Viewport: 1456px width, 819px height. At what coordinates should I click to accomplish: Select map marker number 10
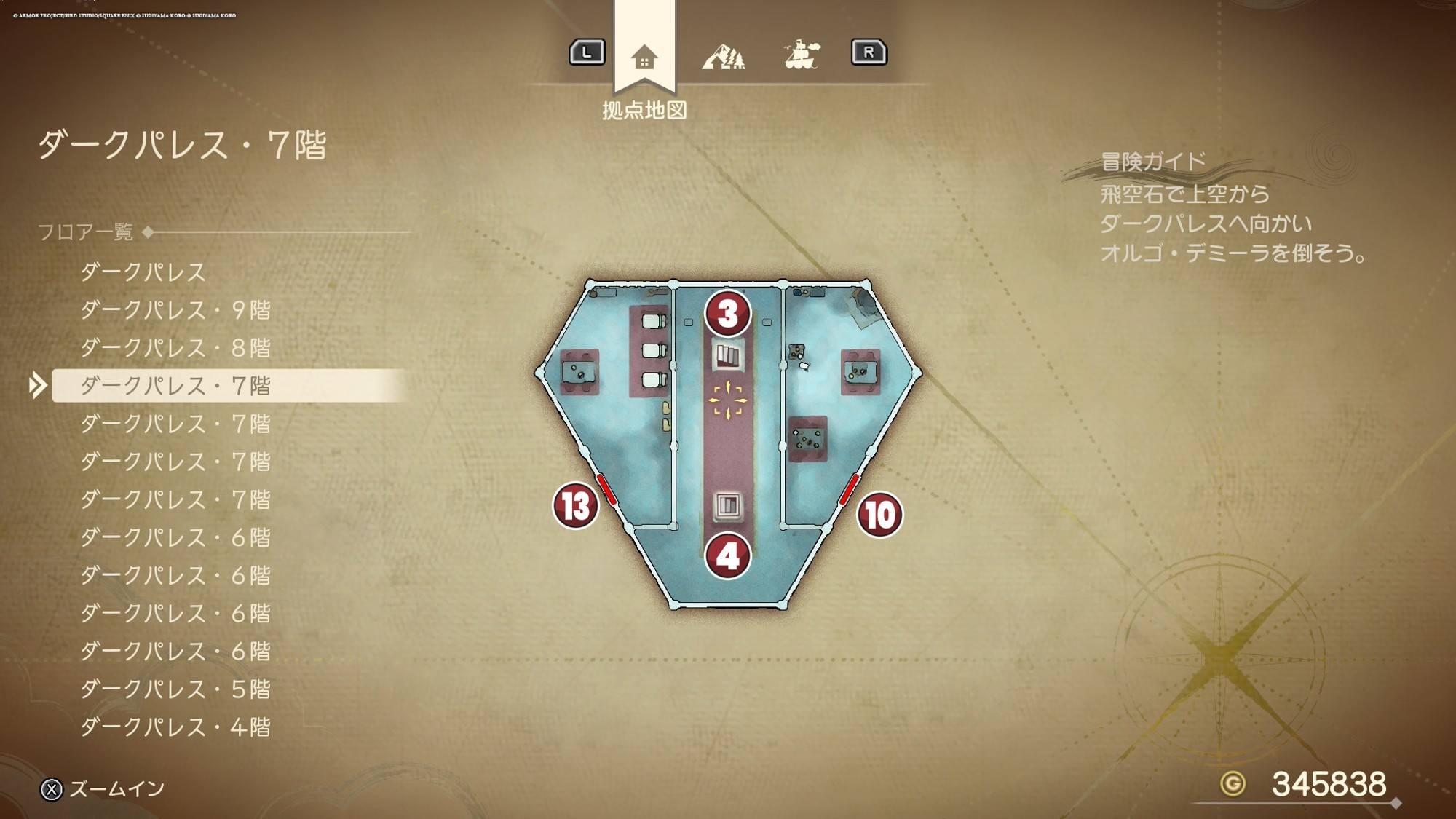879,515
